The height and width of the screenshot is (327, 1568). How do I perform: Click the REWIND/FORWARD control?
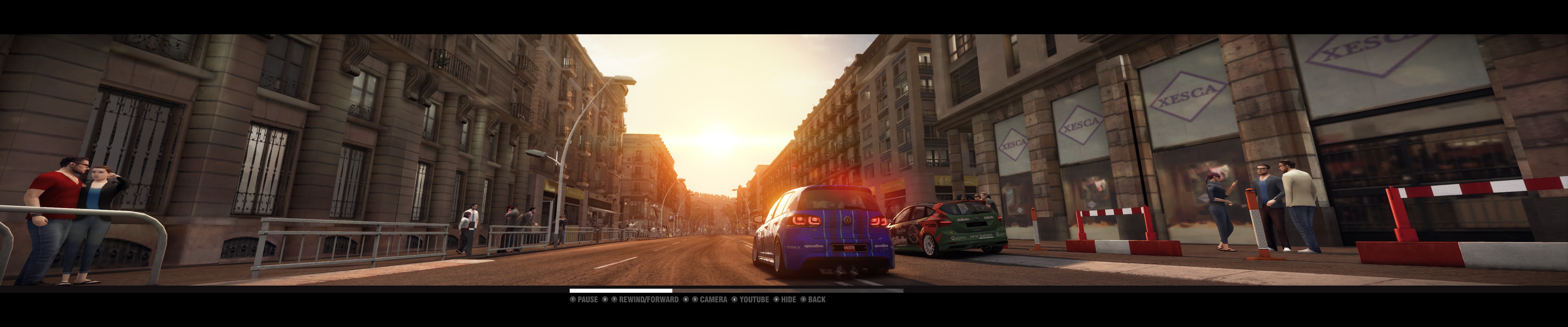click(648, 300)
